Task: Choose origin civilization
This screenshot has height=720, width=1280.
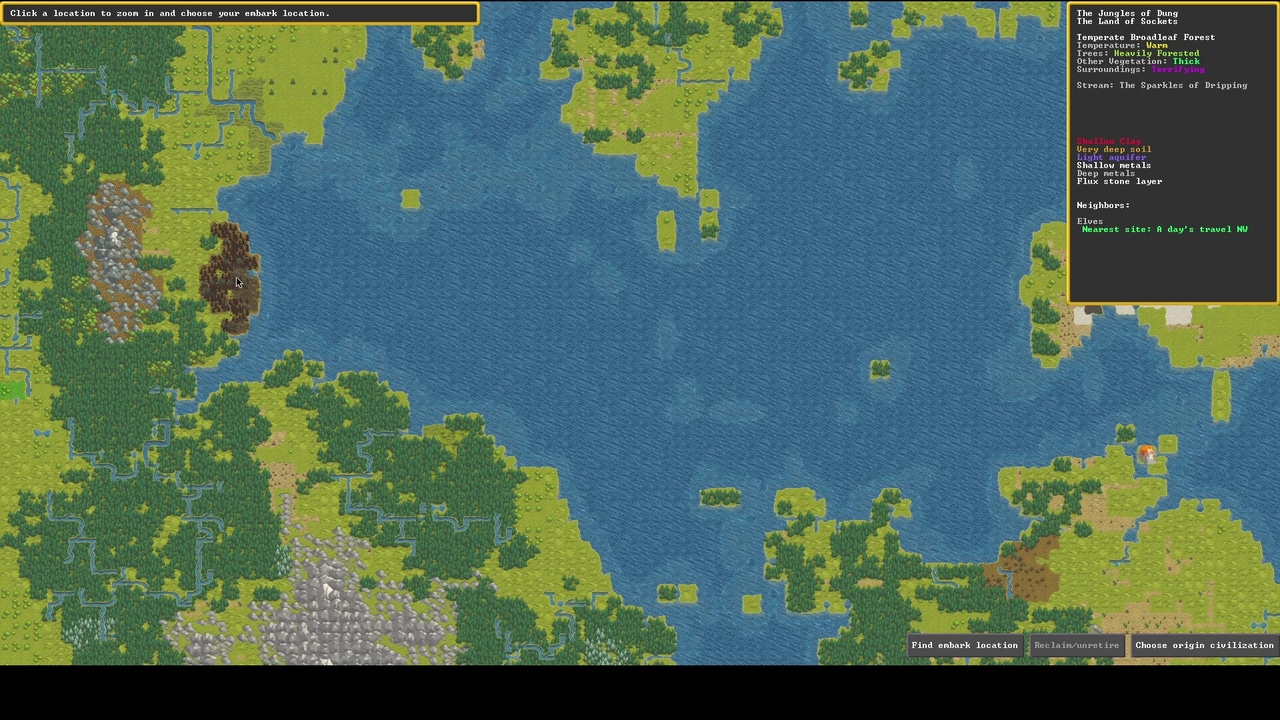Action: (1204, 645)
